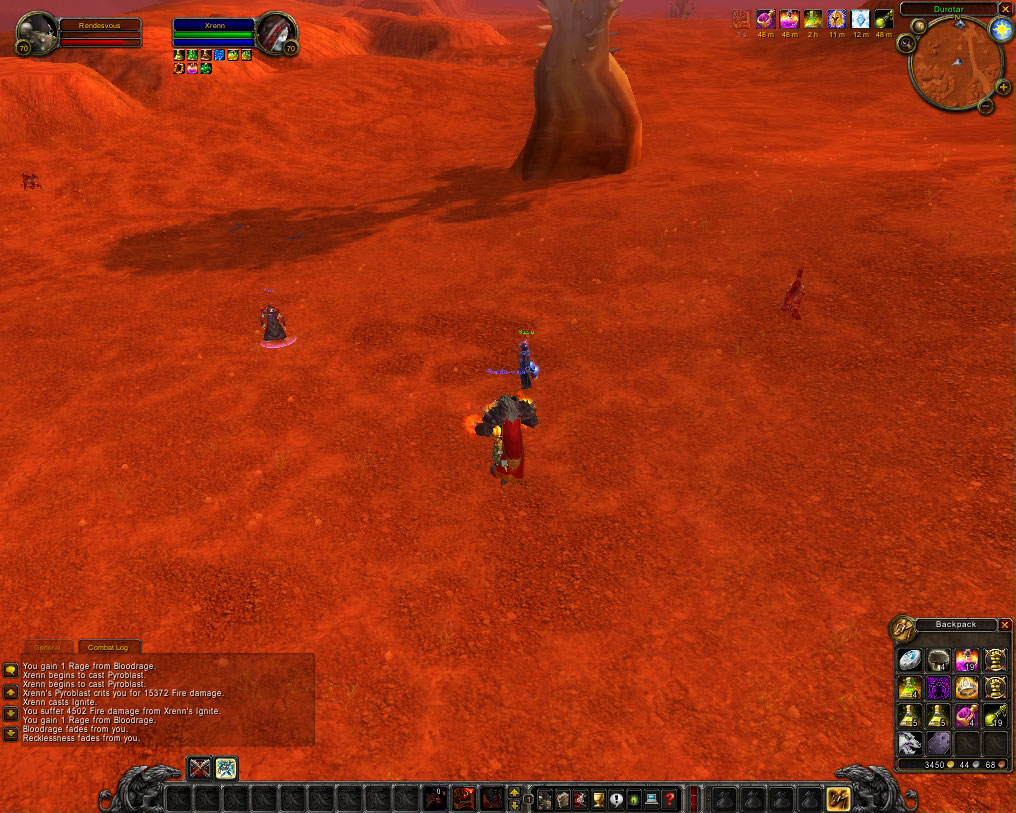The height and width of the screenshot is (813, 1016).
Task: Switch to the General chat tab
Action: [x=47, y=648]
